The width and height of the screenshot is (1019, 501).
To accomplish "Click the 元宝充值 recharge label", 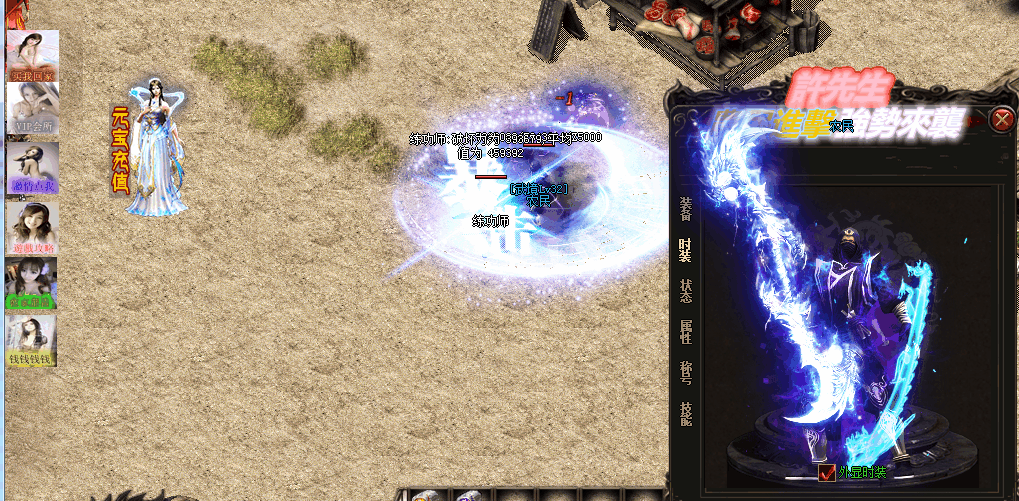I will point(120,150).
